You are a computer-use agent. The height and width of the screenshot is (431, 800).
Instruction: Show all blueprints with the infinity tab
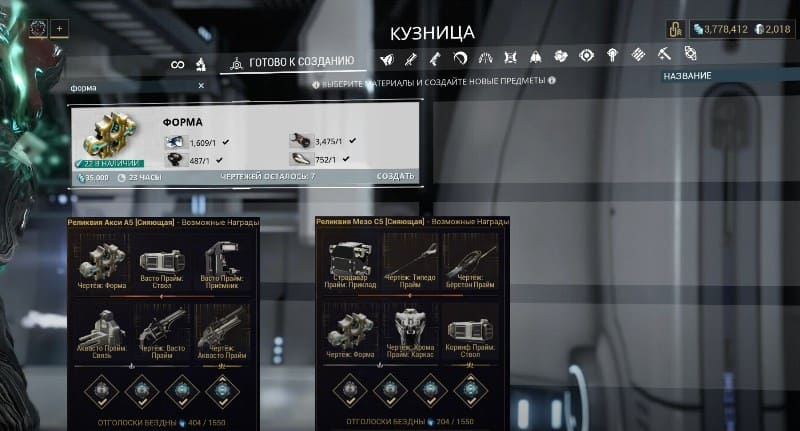coord(178,64)
